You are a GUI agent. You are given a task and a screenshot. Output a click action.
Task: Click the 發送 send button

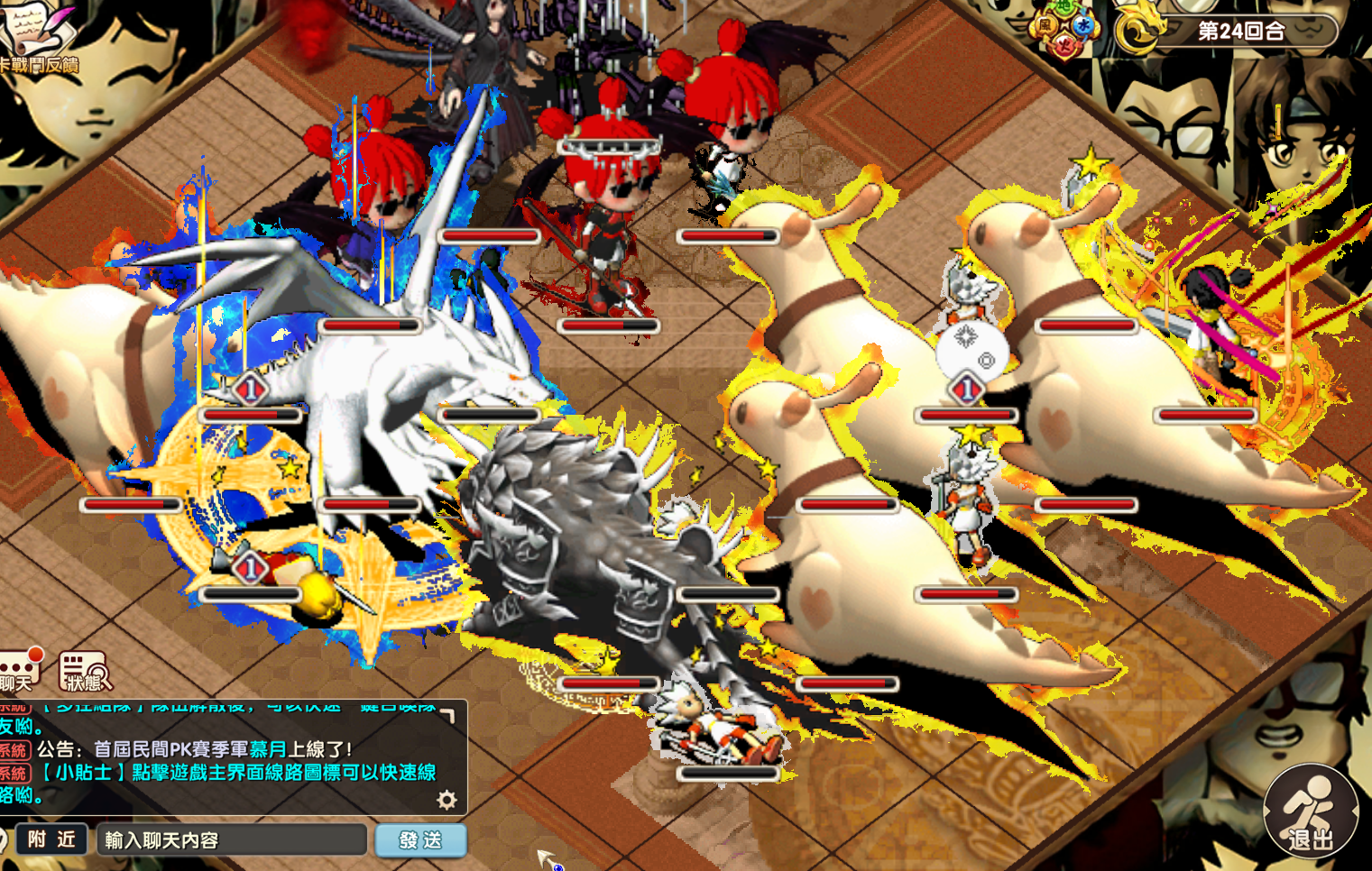point(420,840)
